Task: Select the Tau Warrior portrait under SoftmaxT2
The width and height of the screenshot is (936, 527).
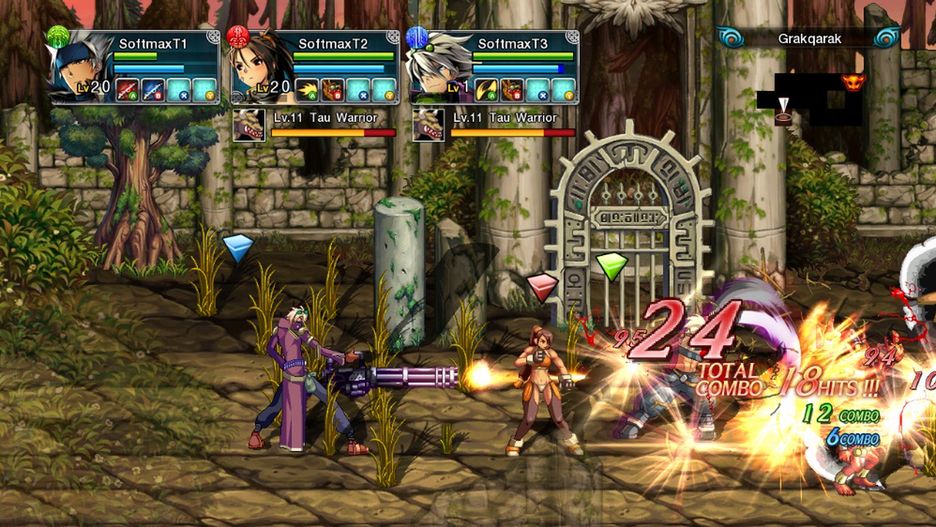Action: (x=248, y=124)
